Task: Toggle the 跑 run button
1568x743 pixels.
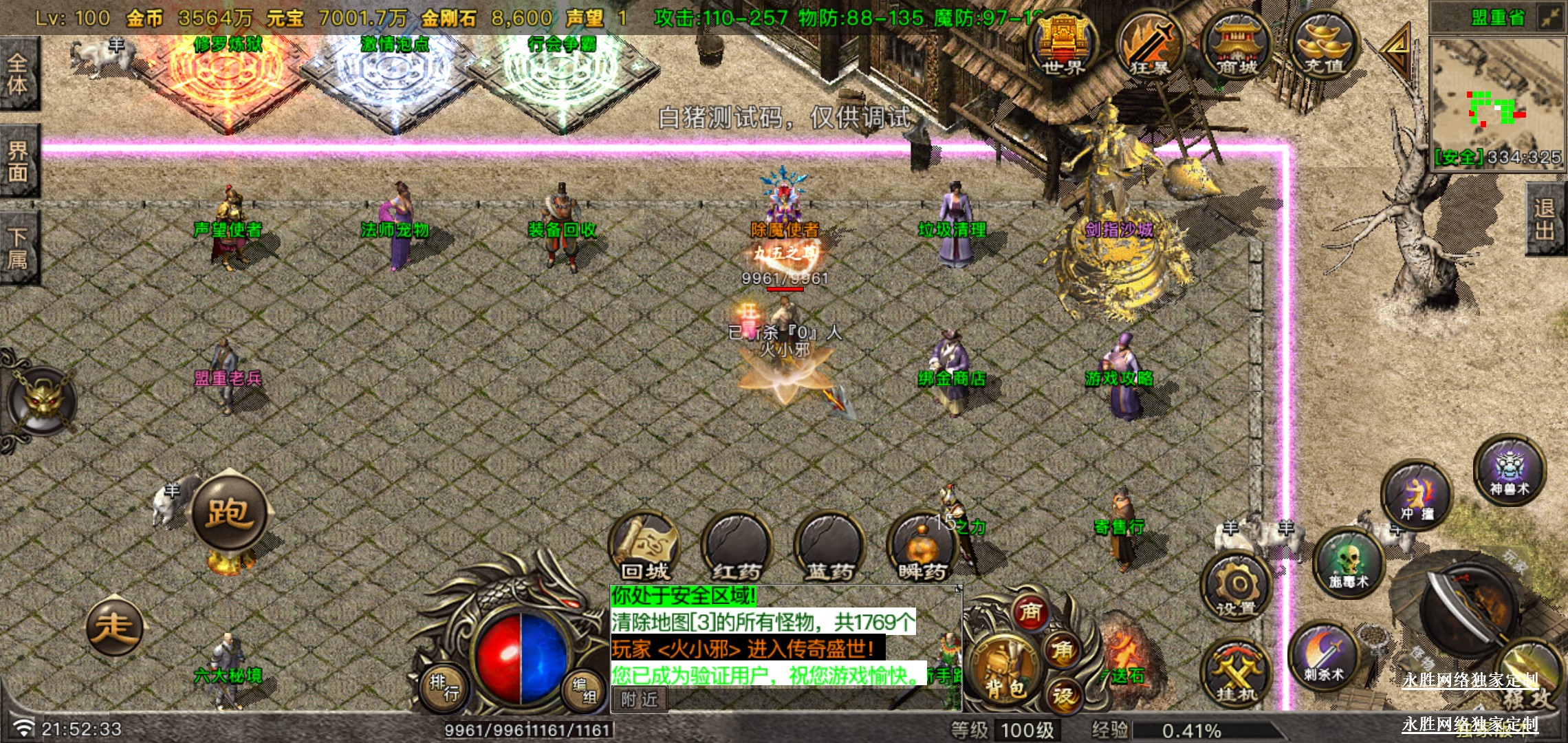Action: (x=229, y=513)
